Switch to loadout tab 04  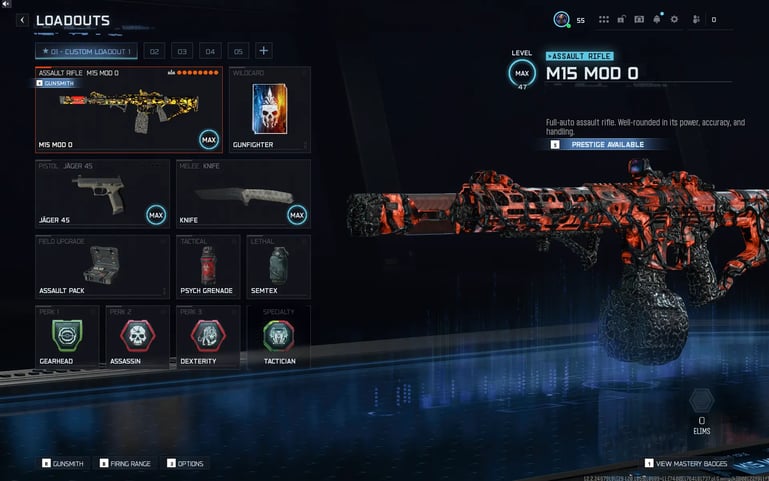coord(210,51)
